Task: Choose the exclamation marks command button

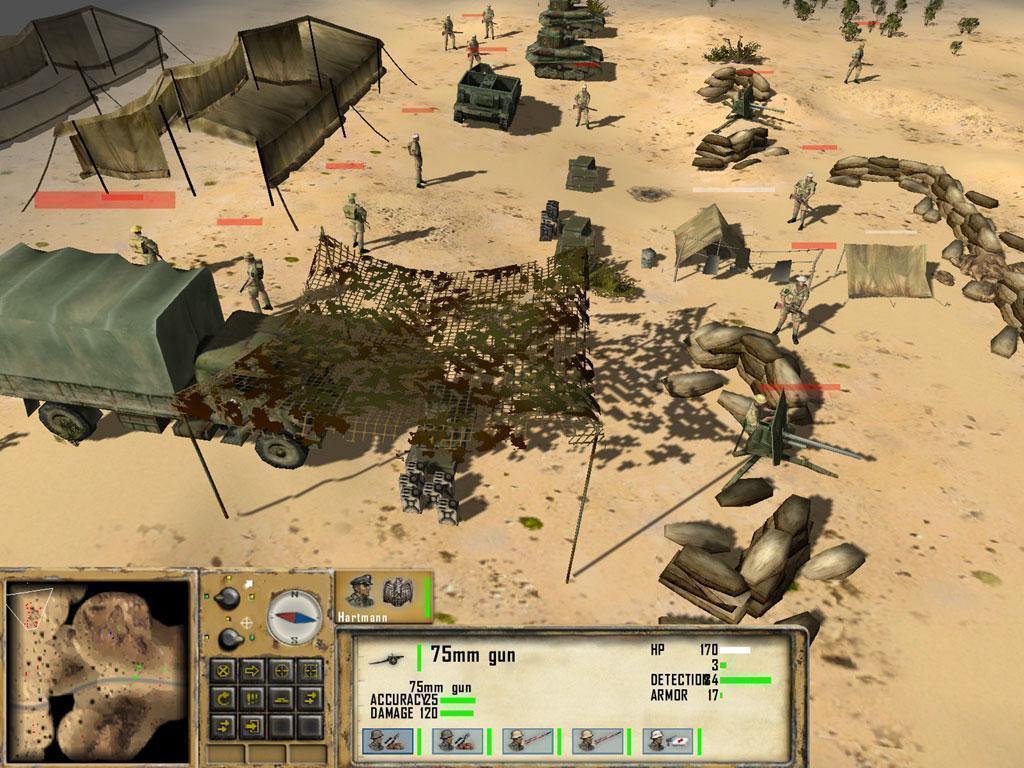Action: pos(253,697)
